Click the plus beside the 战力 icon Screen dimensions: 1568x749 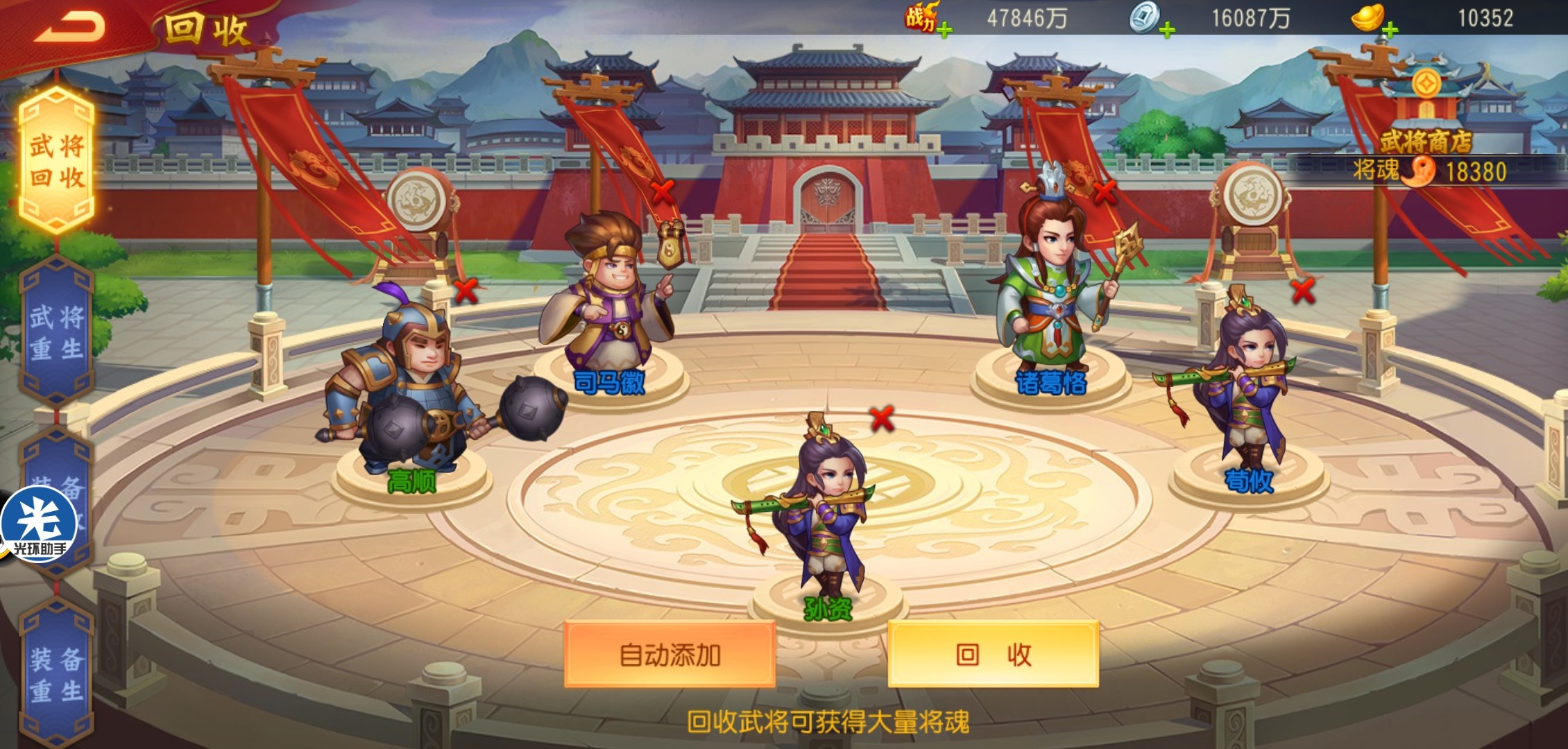coord(944,30)
